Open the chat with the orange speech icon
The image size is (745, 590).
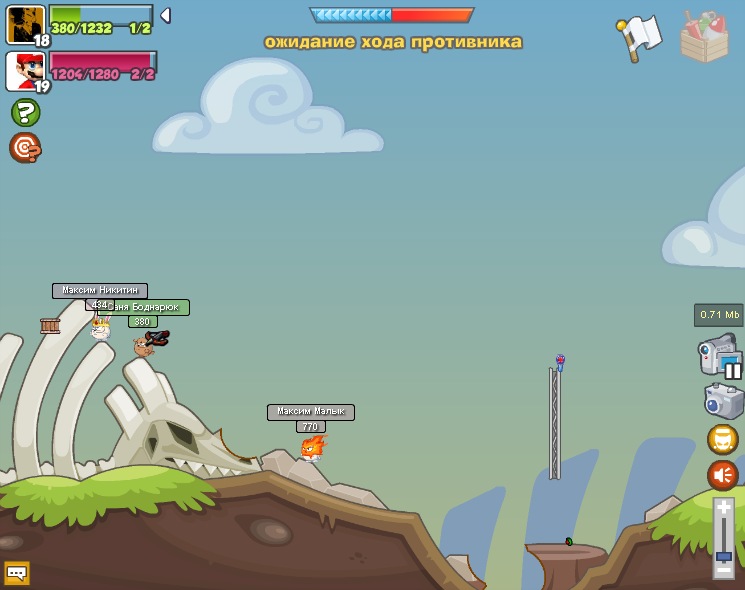click(x=17, y=573)
